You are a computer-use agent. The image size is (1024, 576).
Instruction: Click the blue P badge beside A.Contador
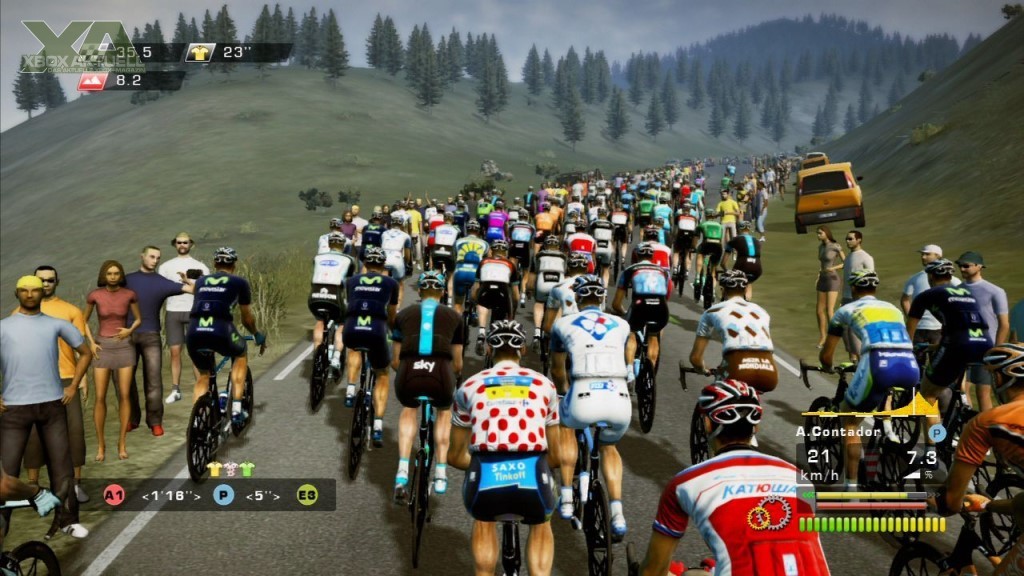point(936,433)
